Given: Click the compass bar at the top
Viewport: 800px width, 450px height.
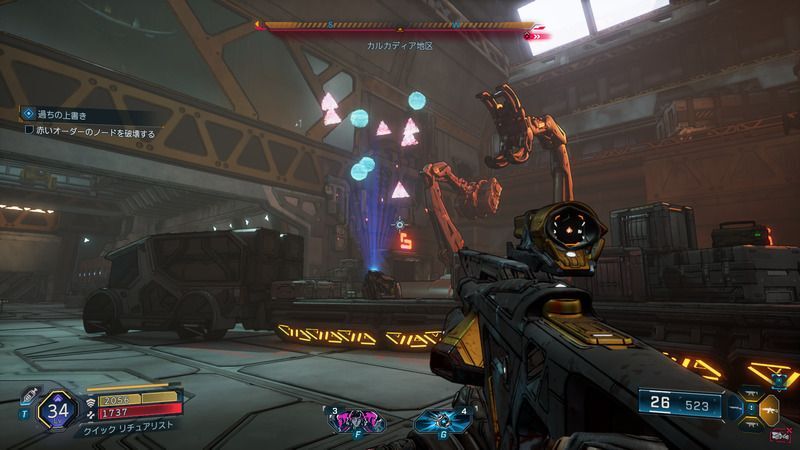Looking at the screenshot, I should (x=398, y=29).
